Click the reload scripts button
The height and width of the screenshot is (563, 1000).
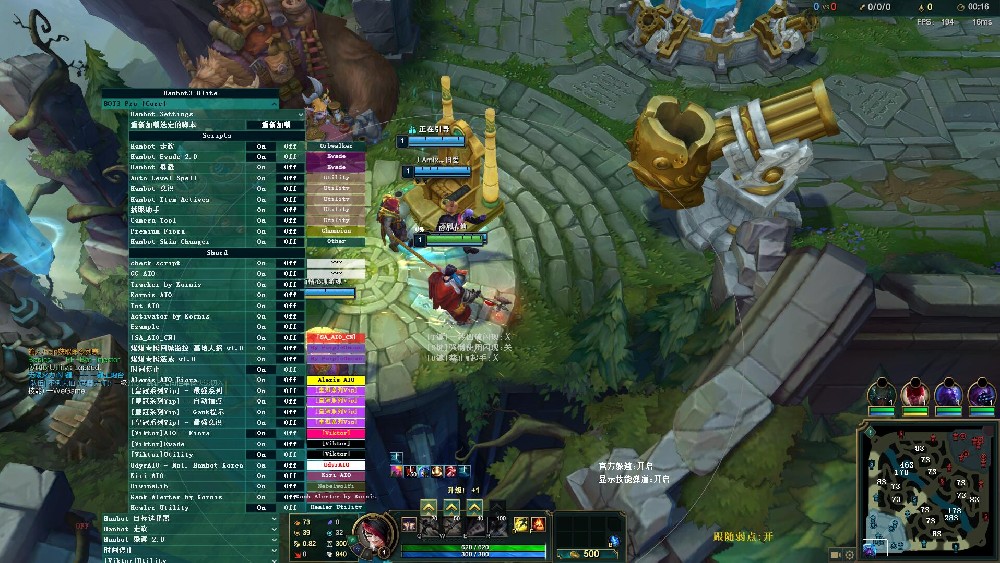click(275, 125)
